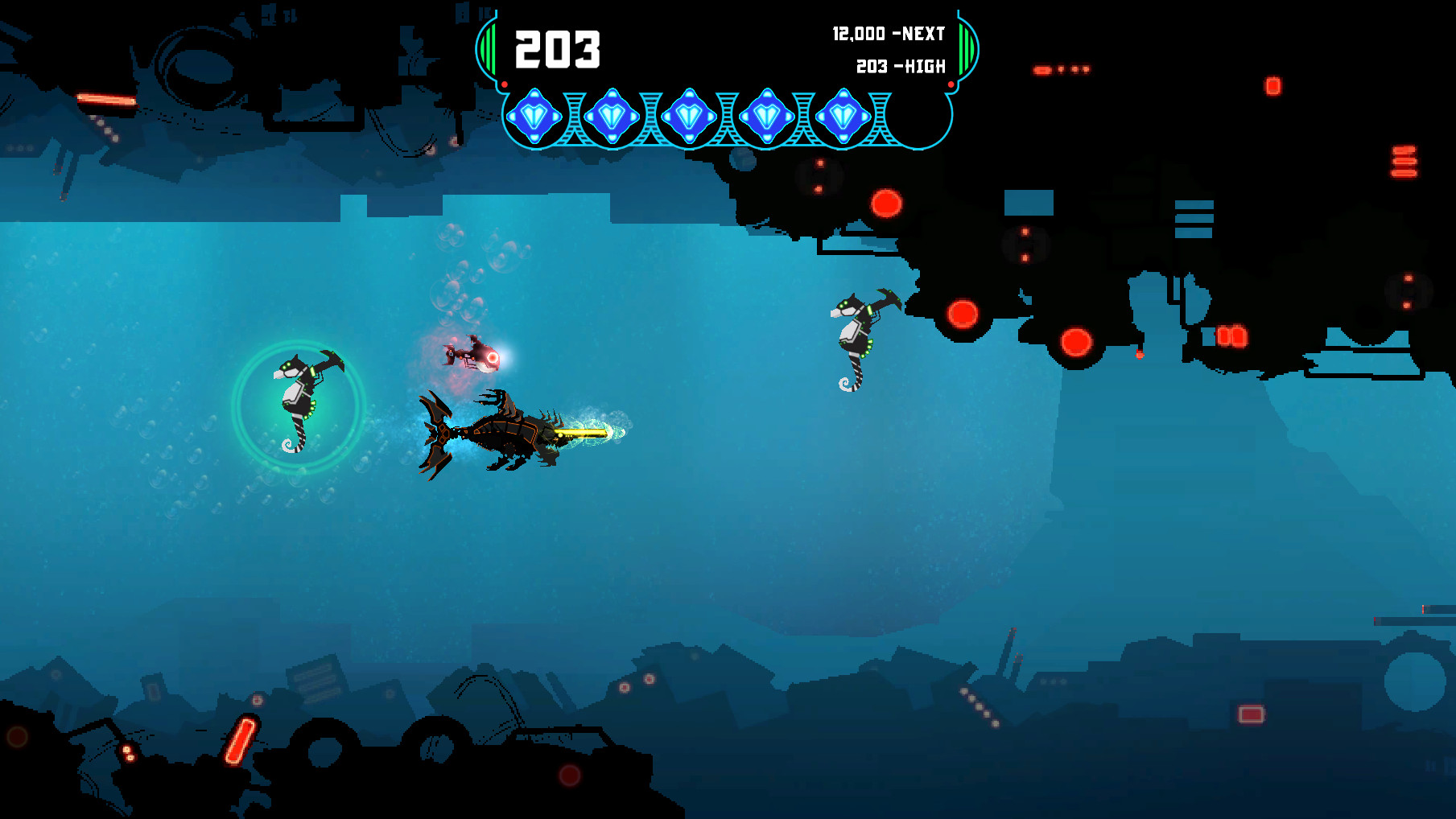The height and width of the screenshot is (819, 1456).
Task: Click the glowing red capsule in the bottom-left debris
Action: [239, 741]
